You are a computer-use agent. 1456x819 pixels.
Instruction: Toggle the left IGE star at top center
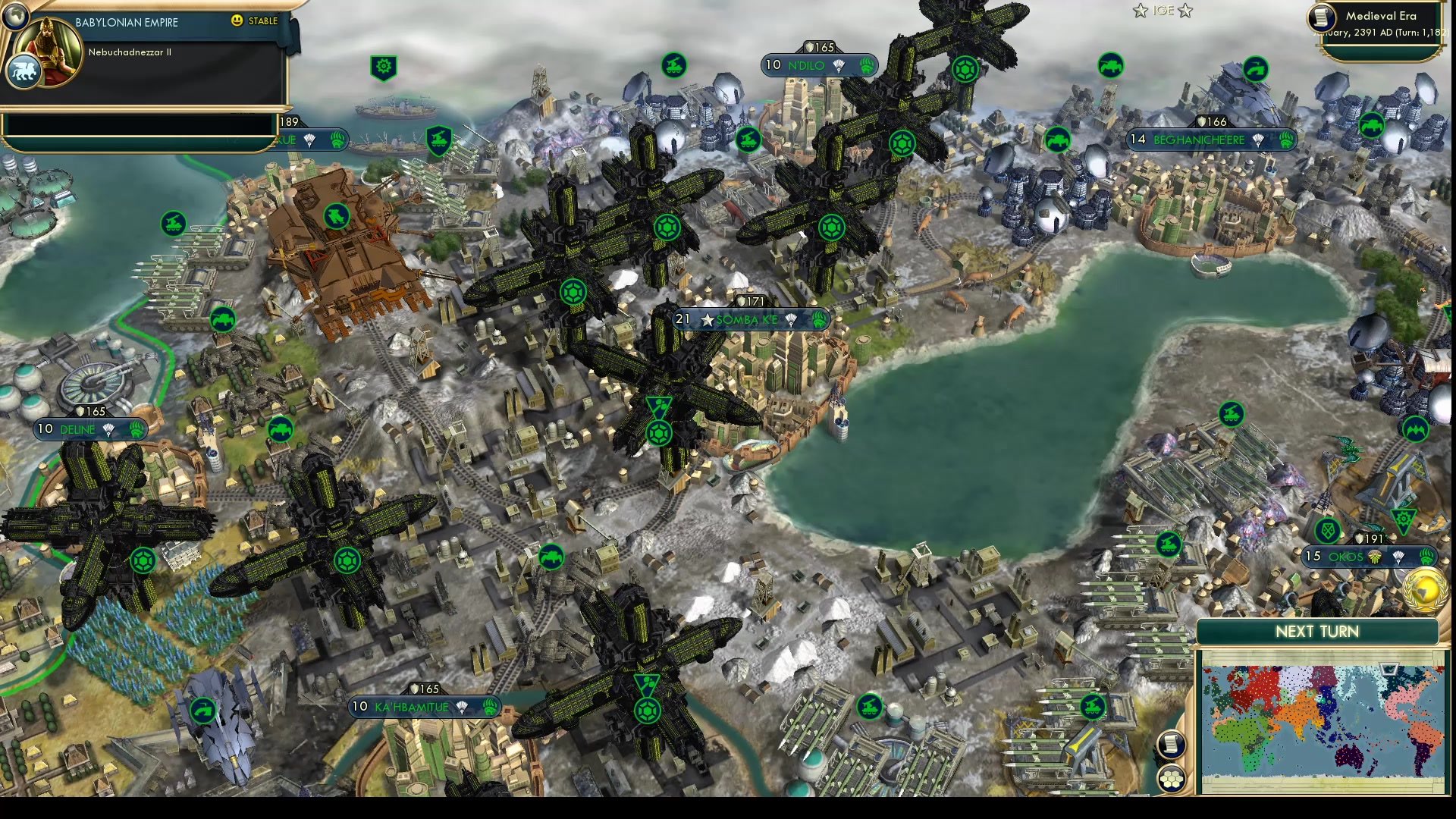[x=1139, y=11]
